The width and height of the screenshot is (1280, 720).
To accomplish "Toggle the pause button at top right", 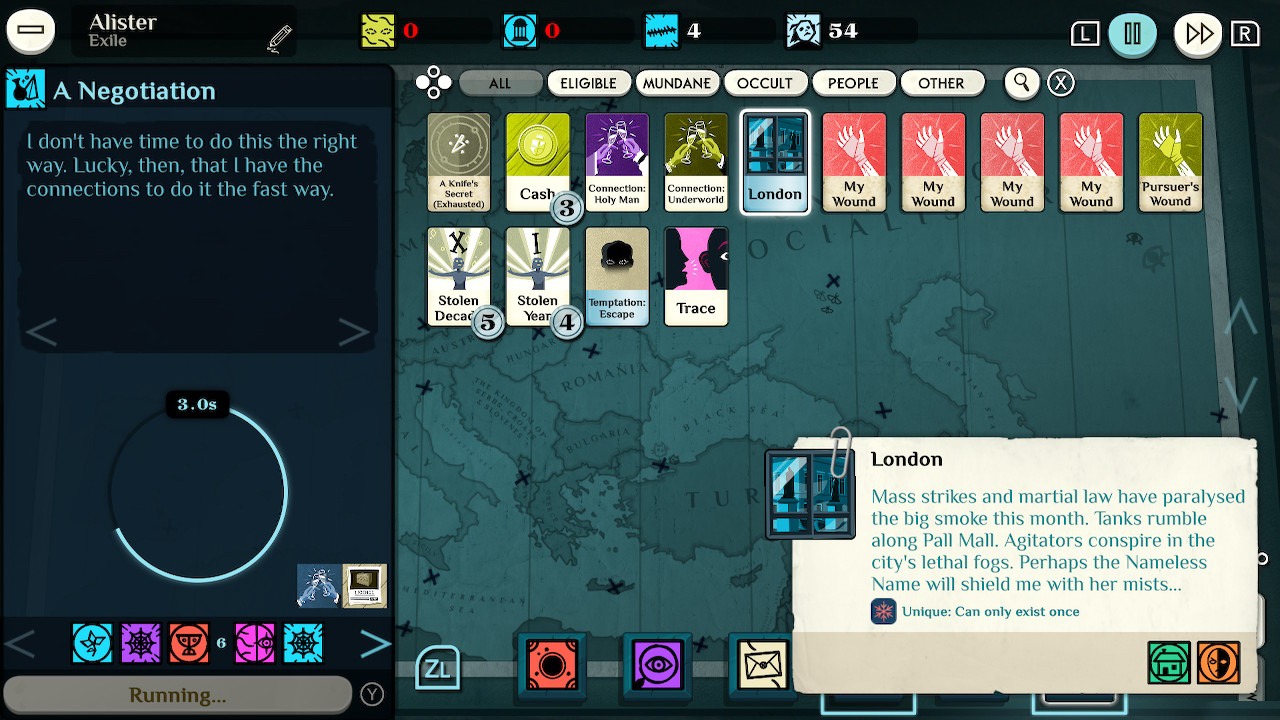I will 1133,33.
